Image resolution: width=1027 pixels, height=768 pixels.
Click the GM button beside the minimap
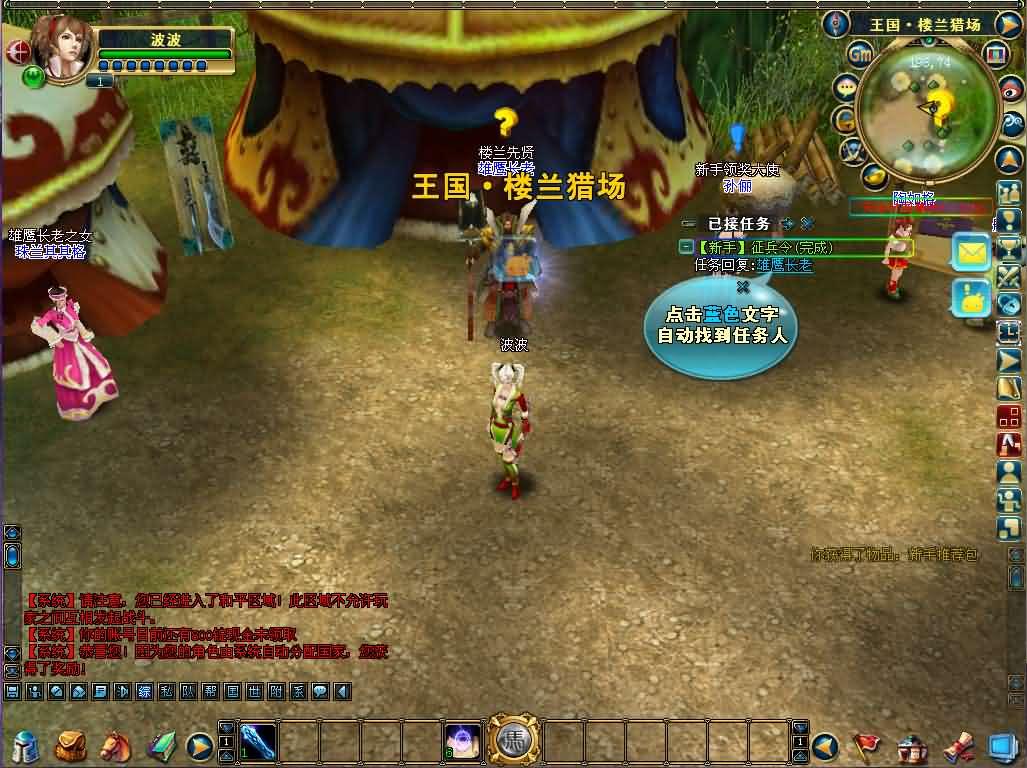861,53
